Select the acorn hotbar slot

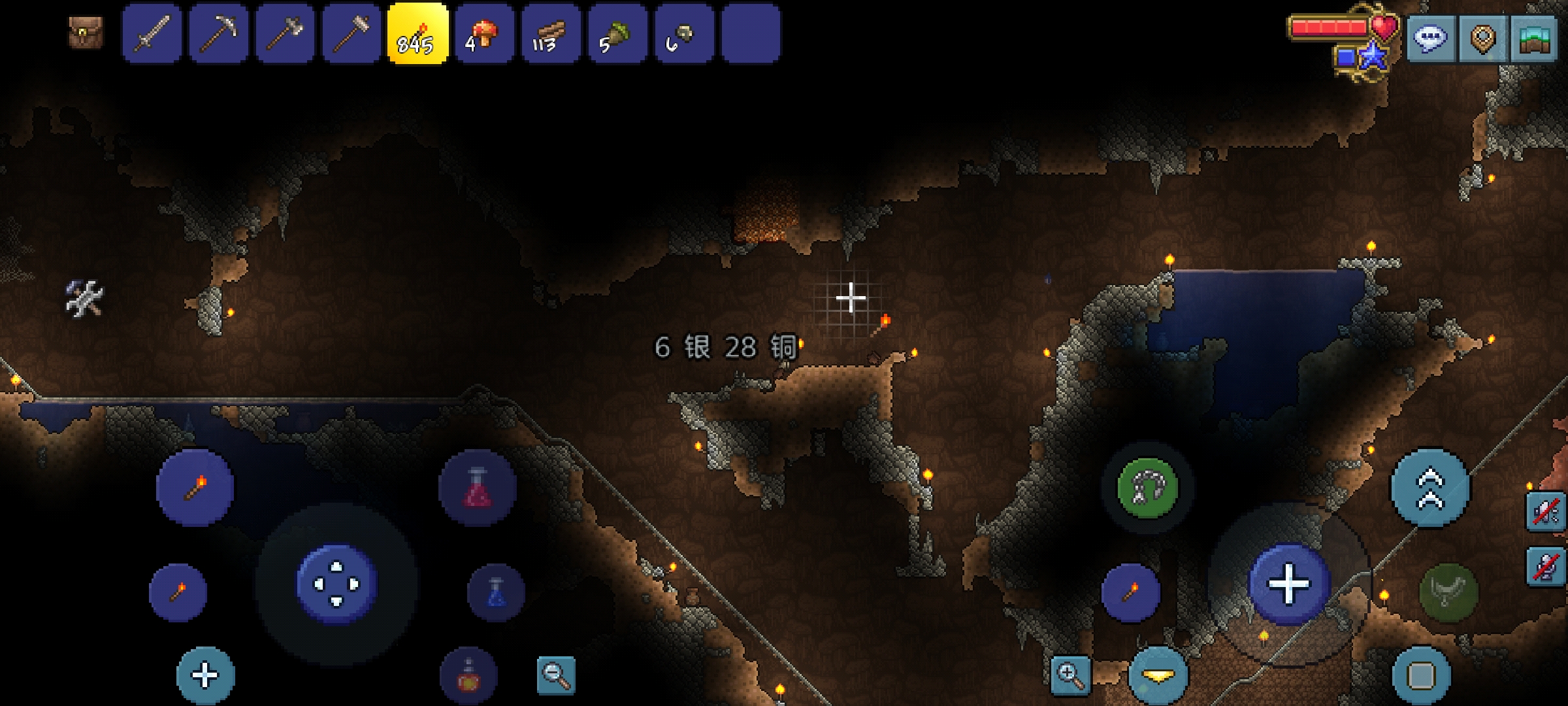pyautogui.click(x=617, y=33)
